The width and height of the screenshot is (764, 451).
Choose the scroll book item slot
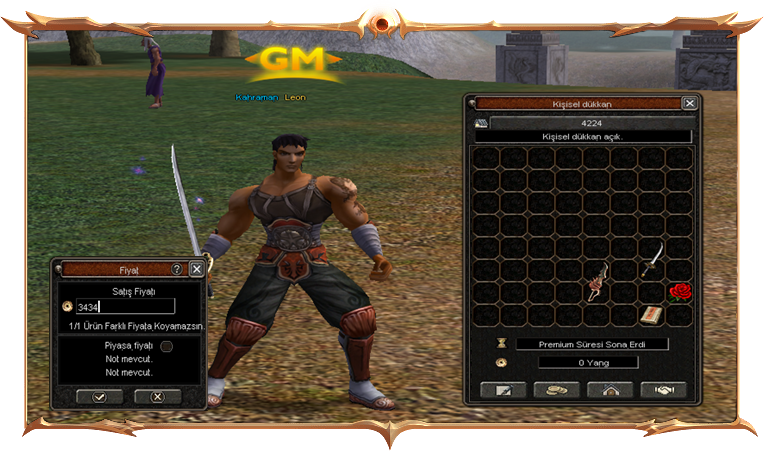(652, 314)
